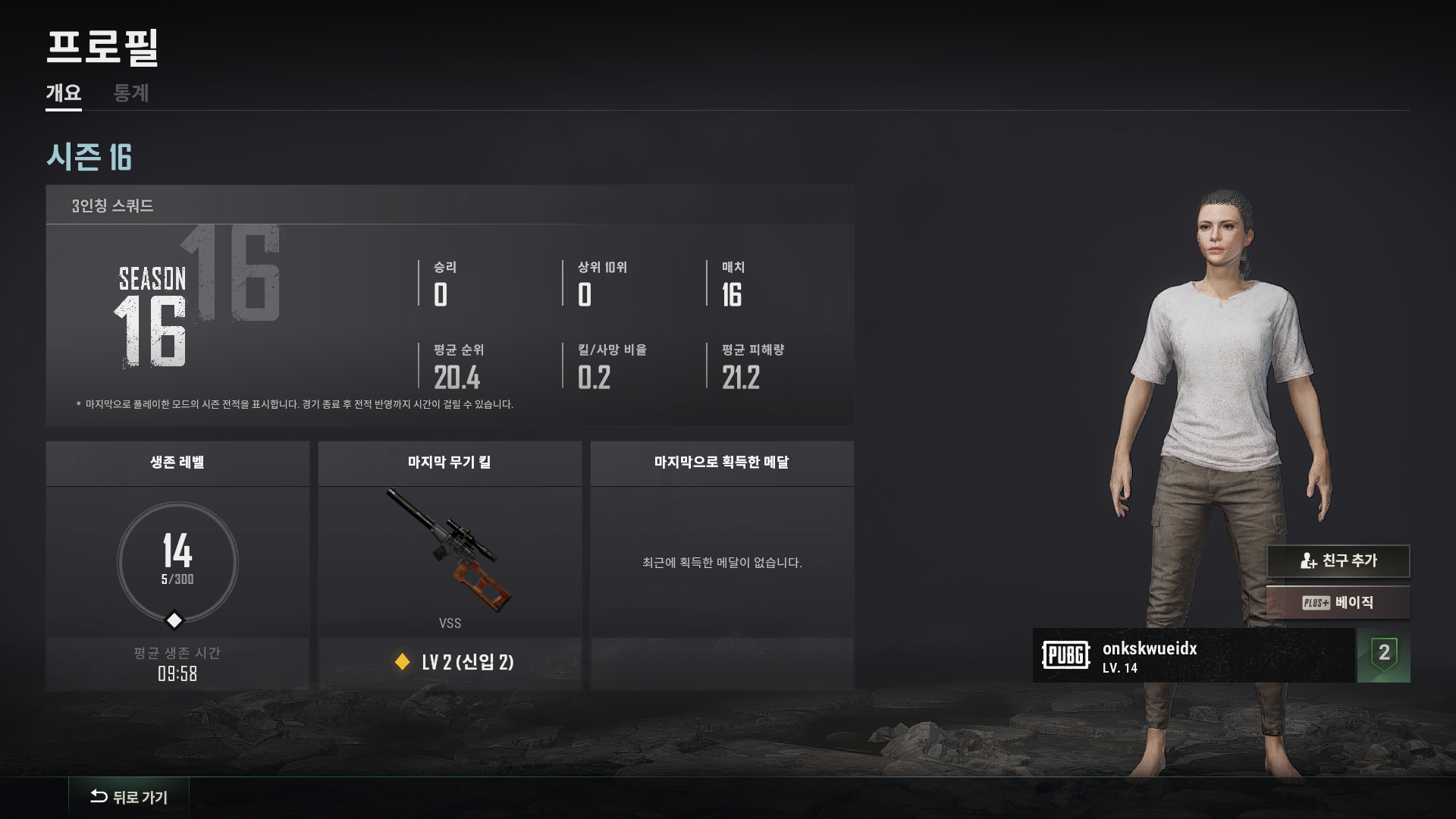Open the 마지막으로 획득한 메달 panel

722,565
